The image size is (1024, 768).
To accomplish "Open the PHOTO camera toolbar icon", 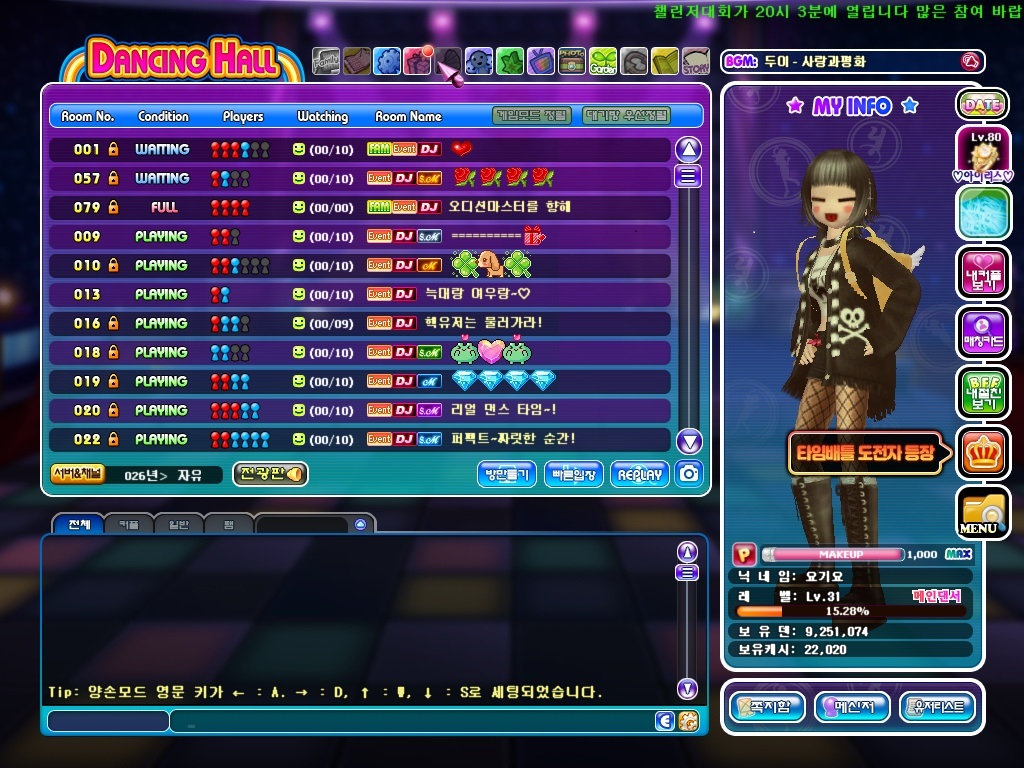I will [572, 62].
